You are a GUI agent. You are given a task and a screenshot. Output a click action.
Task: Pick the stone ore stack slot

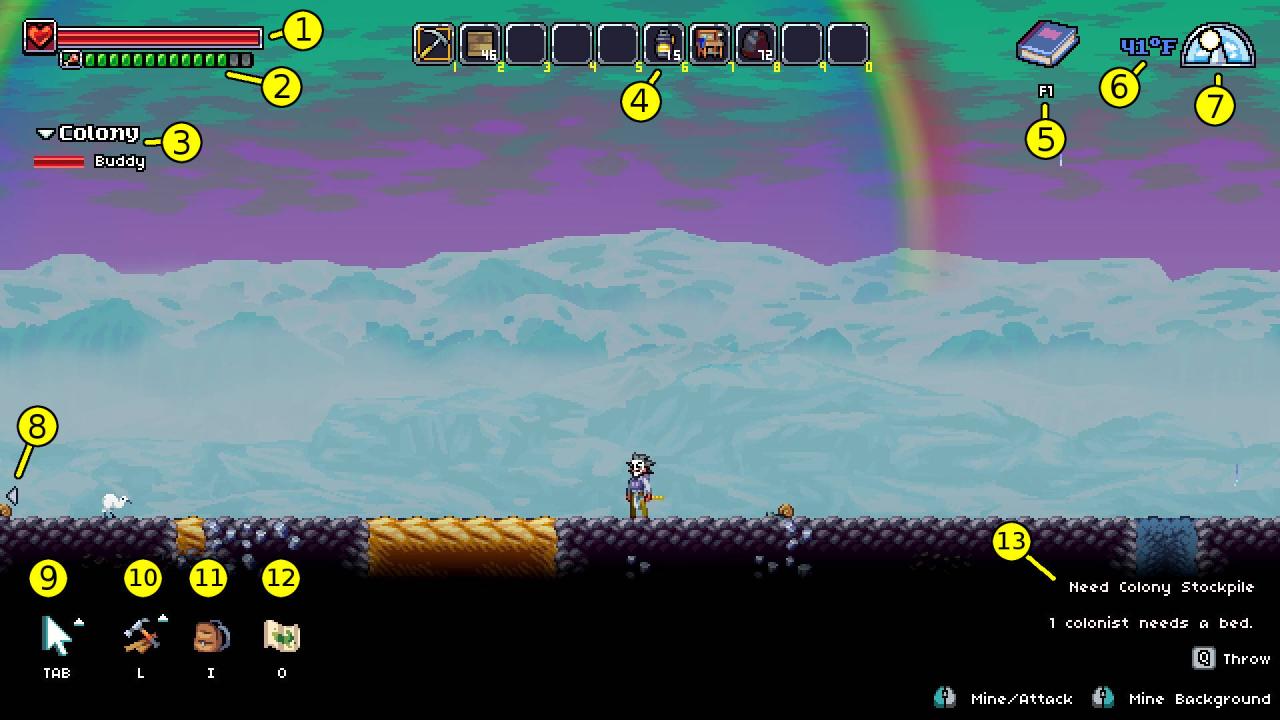[756, 44]
